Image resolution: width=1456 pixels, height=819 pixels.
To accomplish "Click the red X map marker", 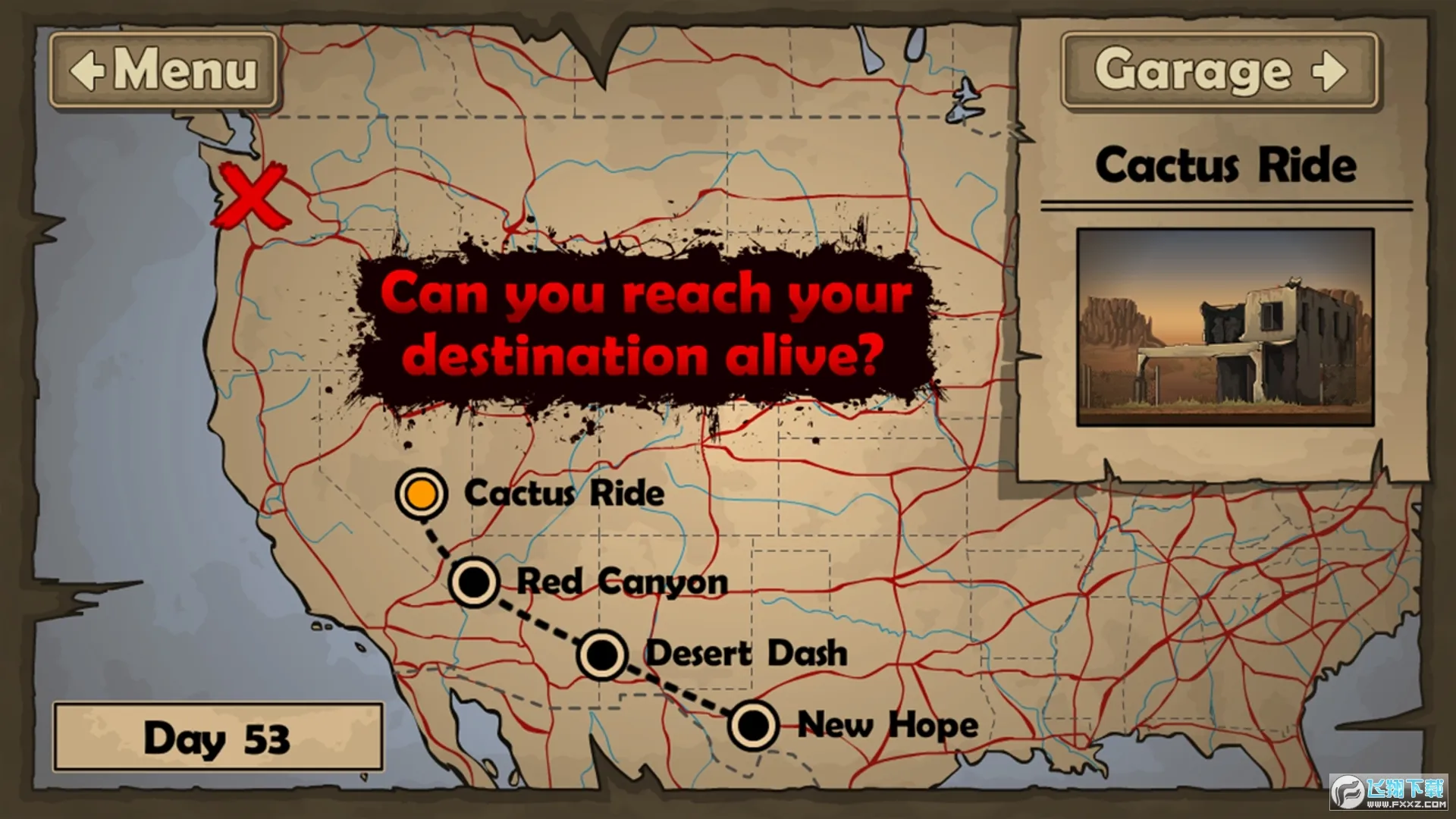I will tap(252, 197).
